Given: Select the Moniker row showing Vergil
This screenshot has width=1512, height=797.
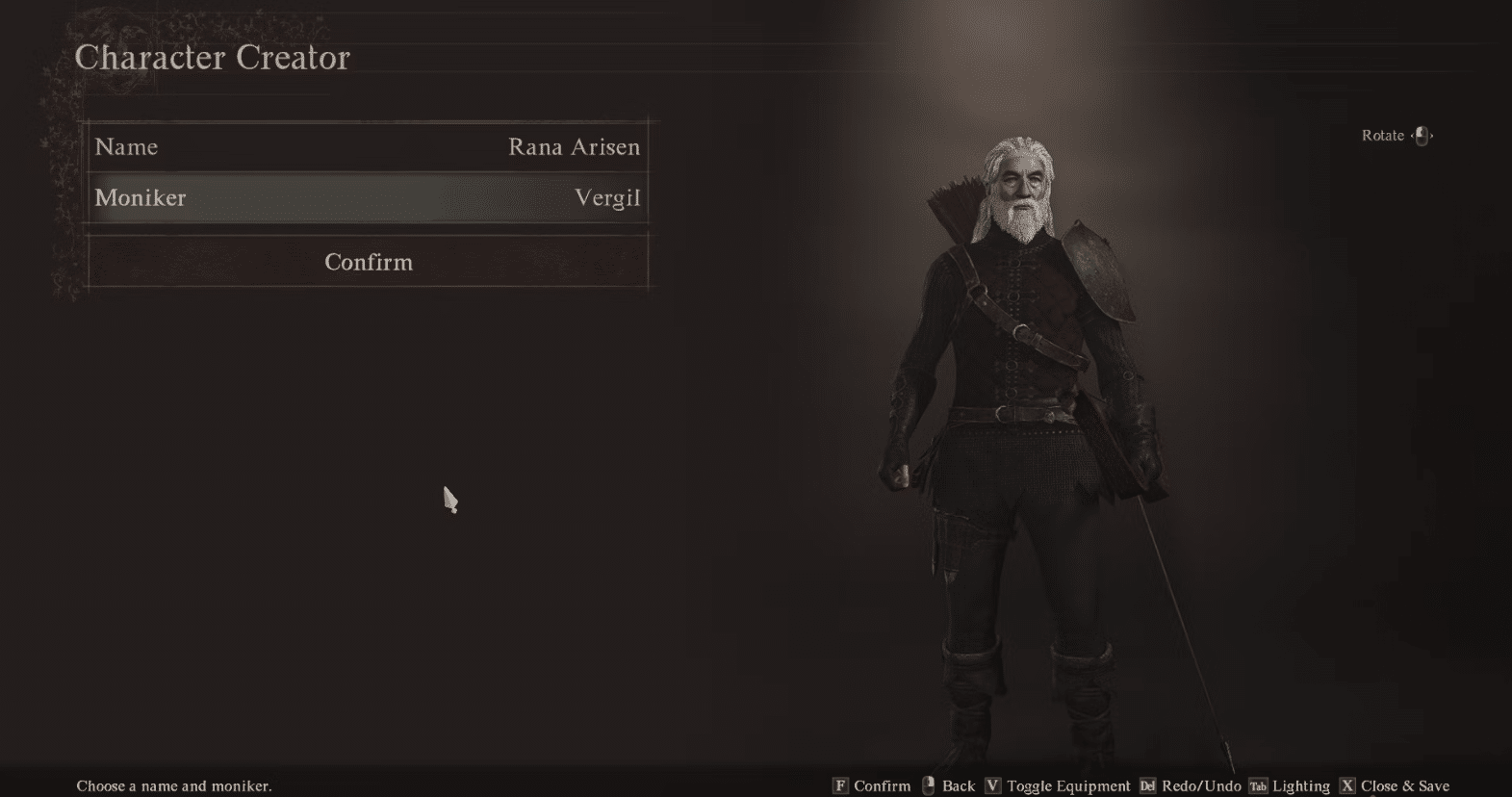Looking at the screenshot, I should pyautogui.click(x=368, y=198).
